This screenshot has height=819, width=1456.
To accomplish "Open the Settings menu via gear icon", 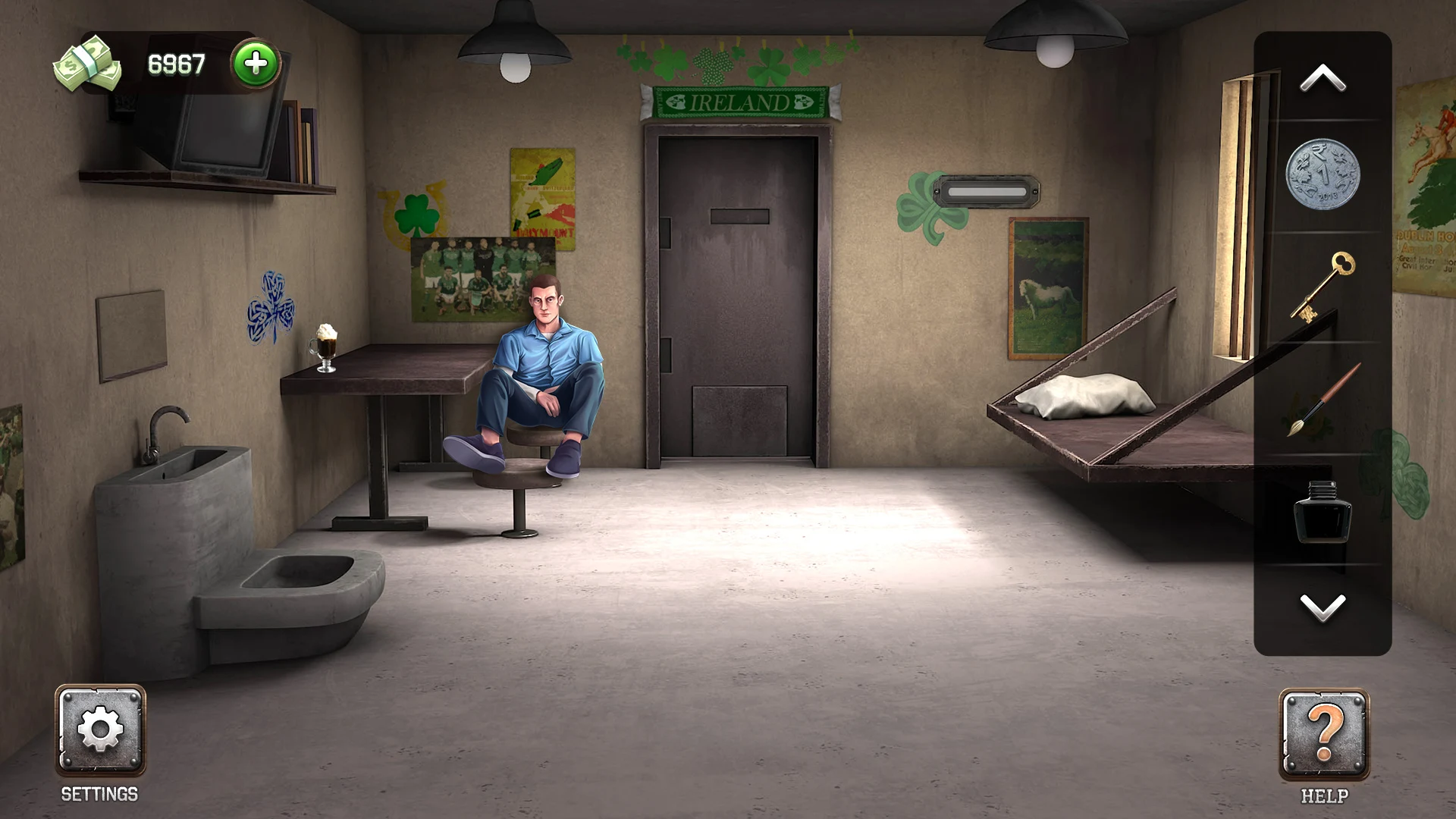I will pos(99,731).
